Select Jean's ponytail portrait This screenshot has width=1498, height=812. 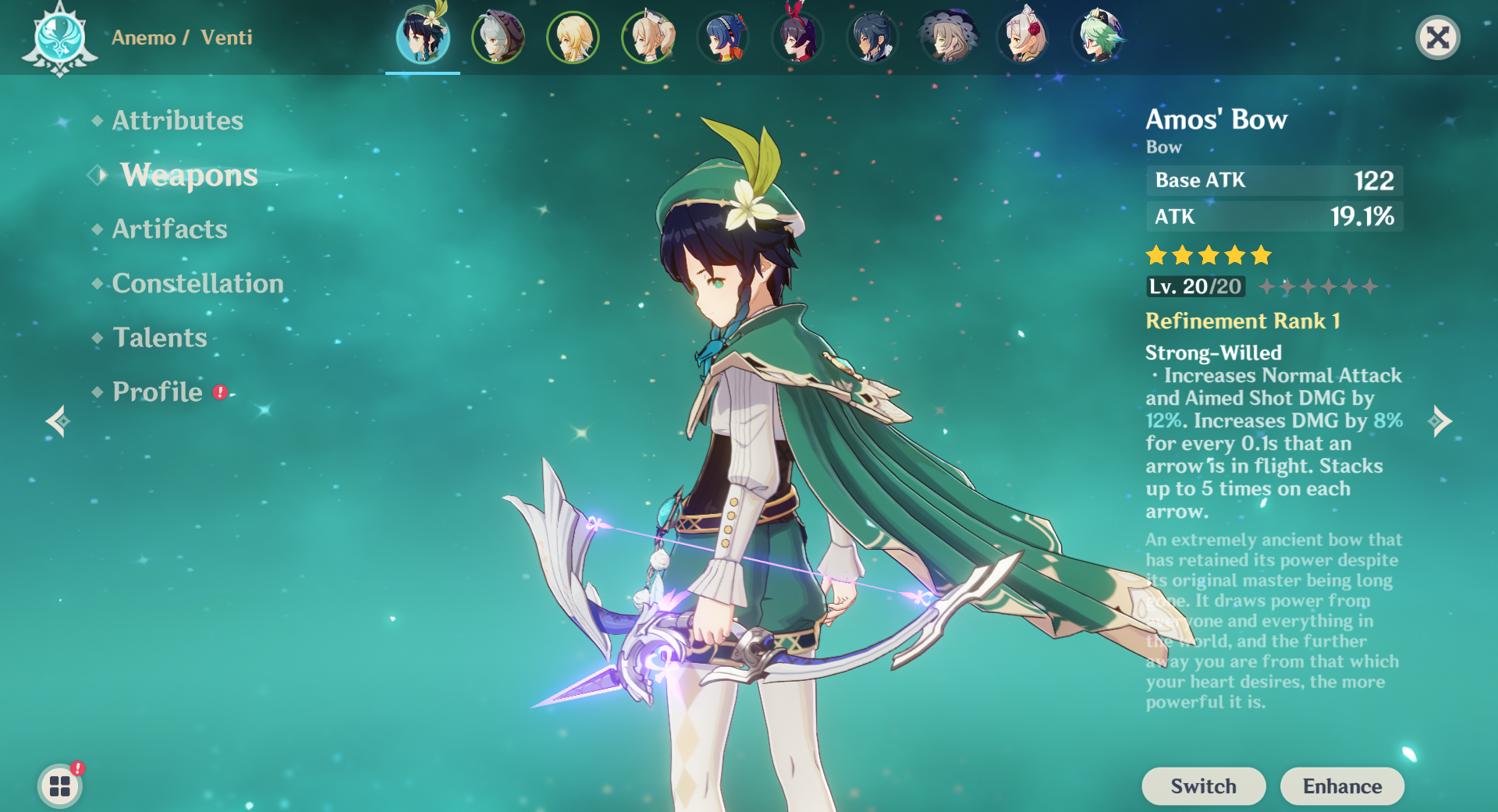tap(648, 37)
